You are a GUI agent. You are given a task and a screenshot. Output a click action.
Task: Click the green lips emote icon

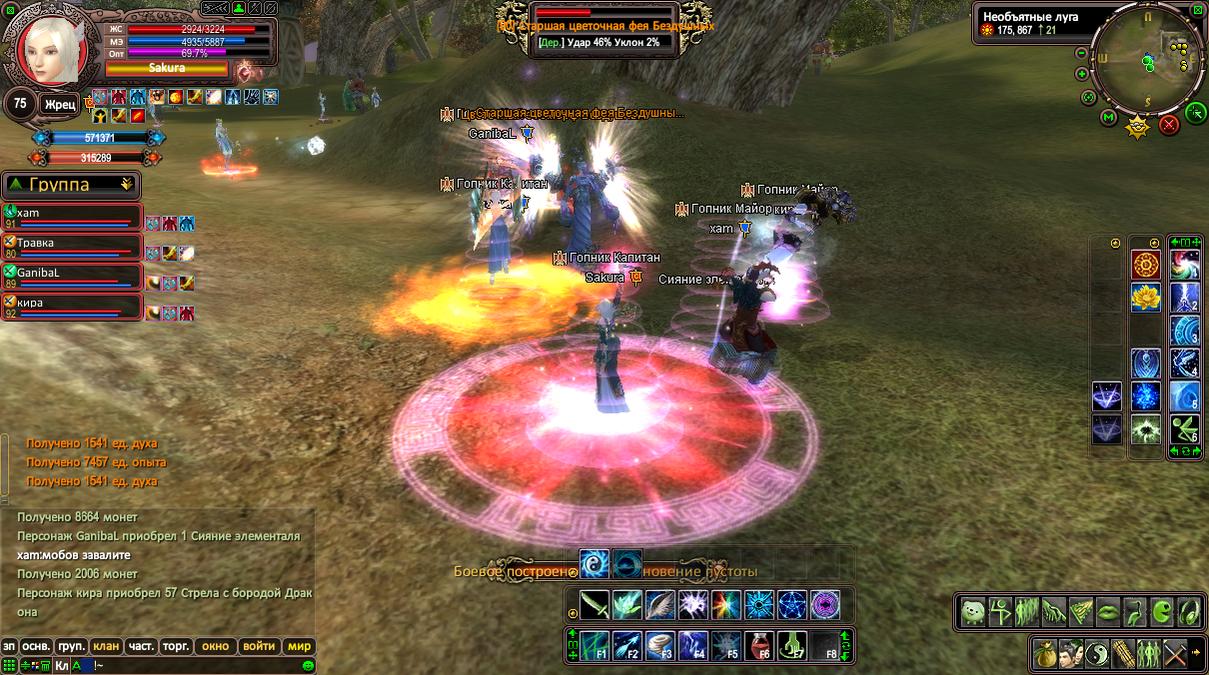[x=1108, y=611]
